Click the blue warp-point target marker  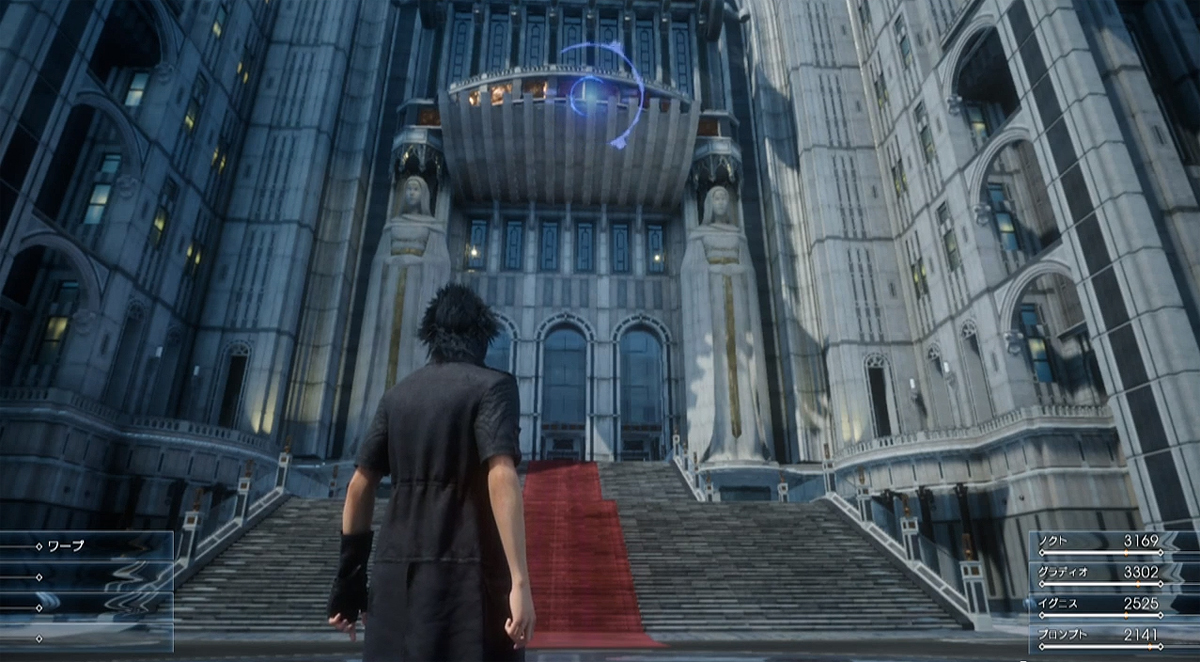pyautogui.click(x=589, y=94)
